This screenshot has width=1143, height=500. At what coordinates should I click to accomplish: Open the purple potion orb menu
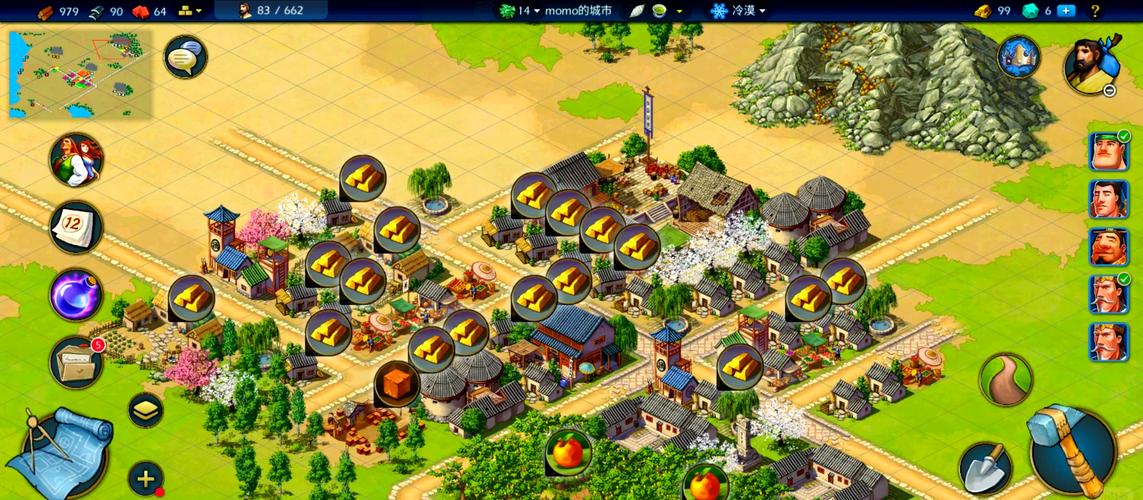[76, 295]
